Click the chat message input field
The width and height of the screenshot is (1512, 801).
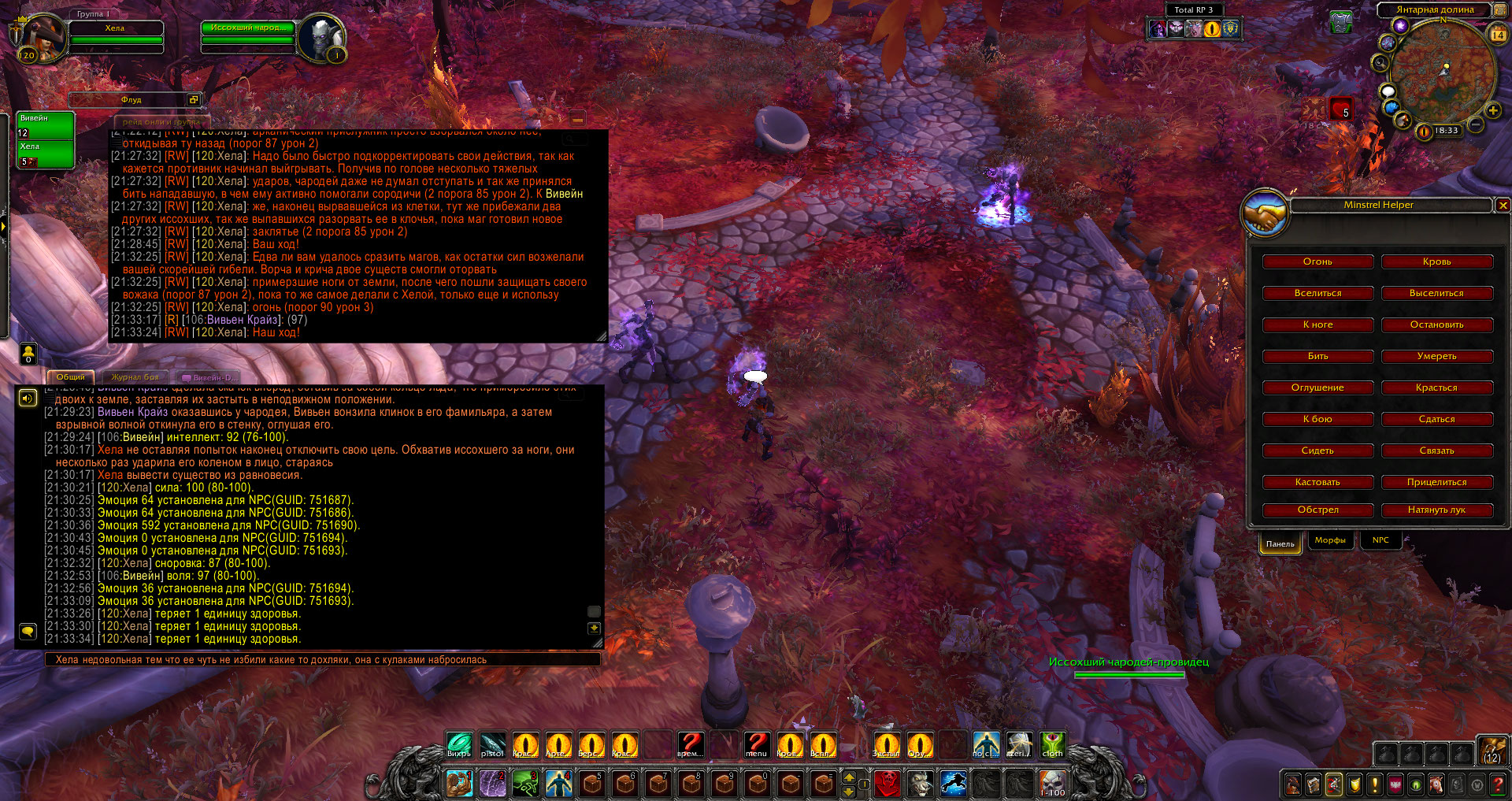pos(323,660)
